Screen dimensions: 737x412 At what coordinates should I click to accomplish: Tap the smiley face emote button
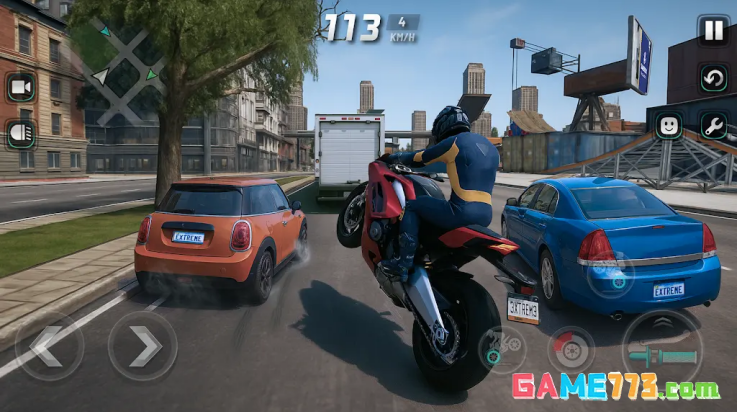(x=667, y=125)
